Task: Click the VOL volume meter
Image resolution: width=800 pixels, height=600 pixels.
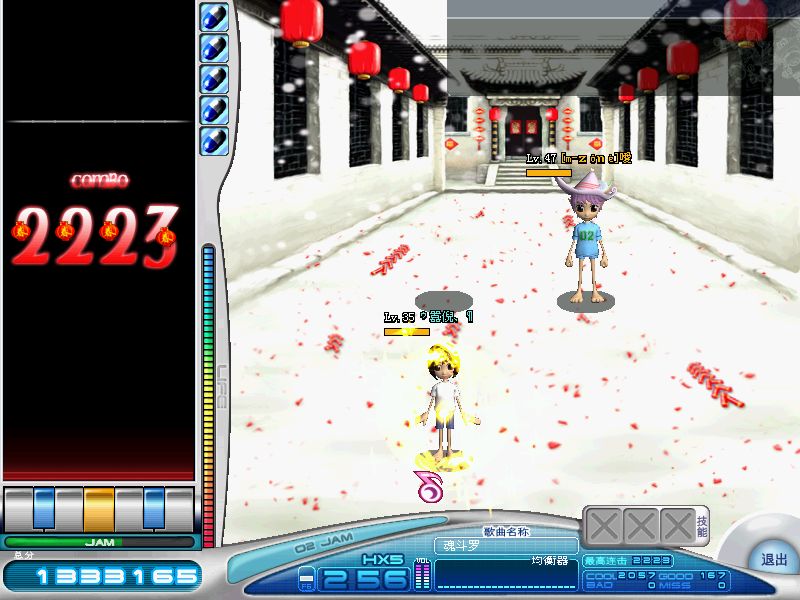Action: tap(421, 575)
